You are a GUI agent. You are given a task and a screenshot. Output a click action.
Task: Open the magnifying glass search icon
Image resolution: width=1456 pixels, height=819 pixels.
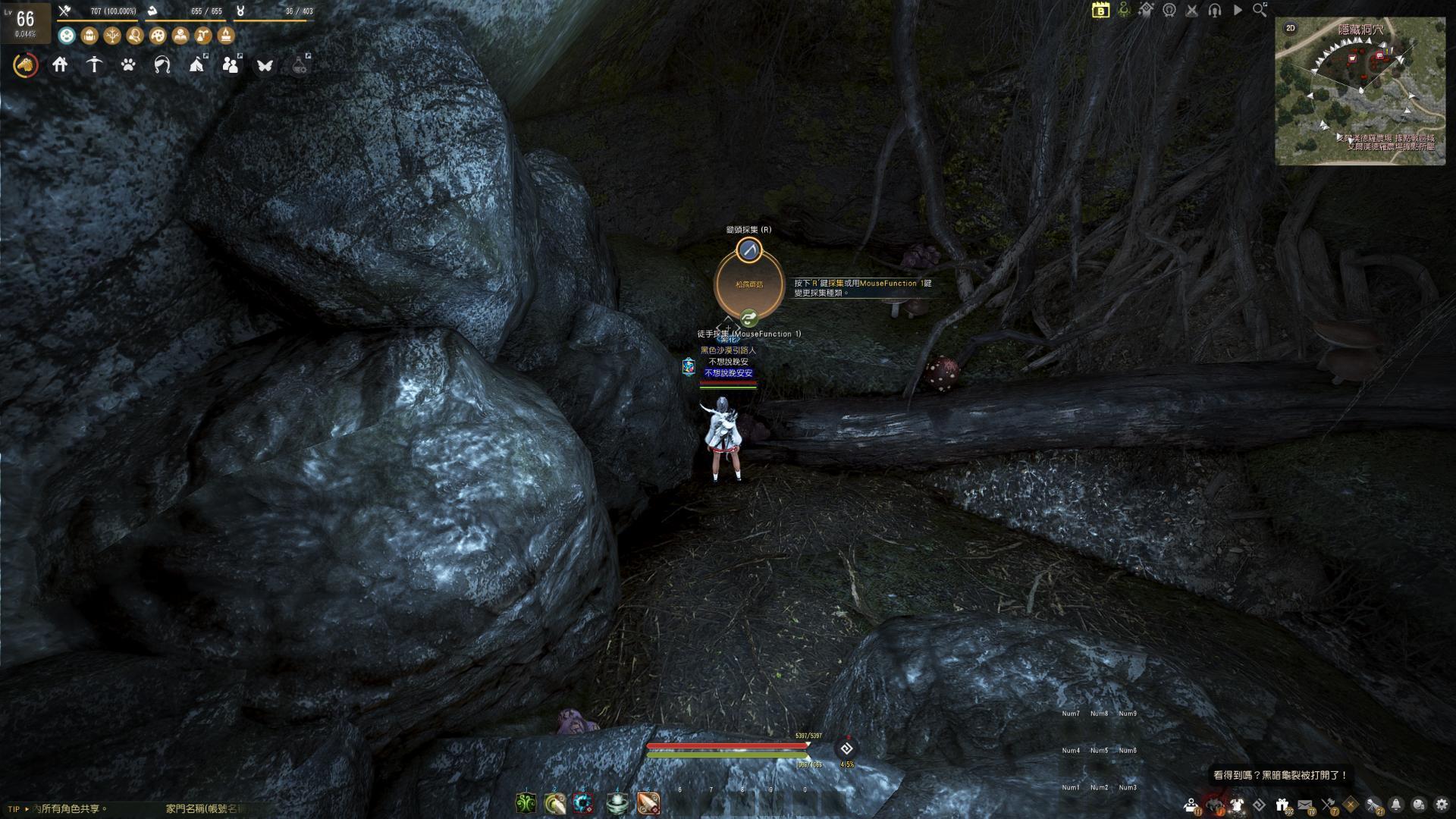point(1260,10)
